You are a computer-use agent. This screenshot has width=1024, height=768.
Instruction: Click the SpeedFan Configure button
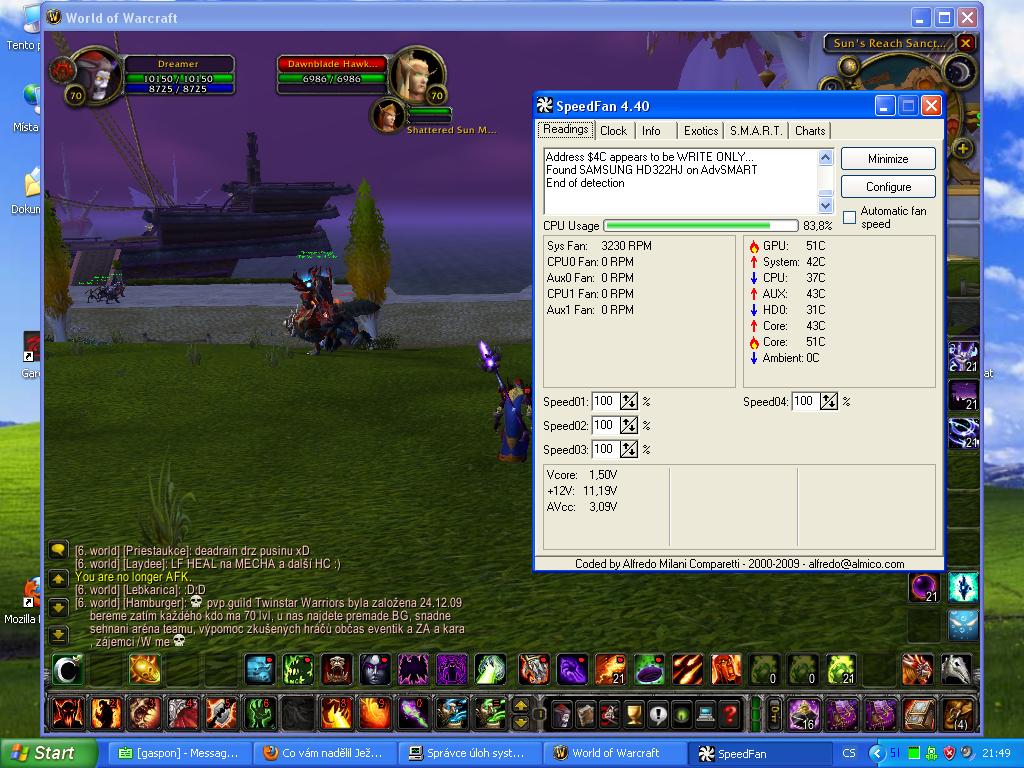[x=888, y=187]
